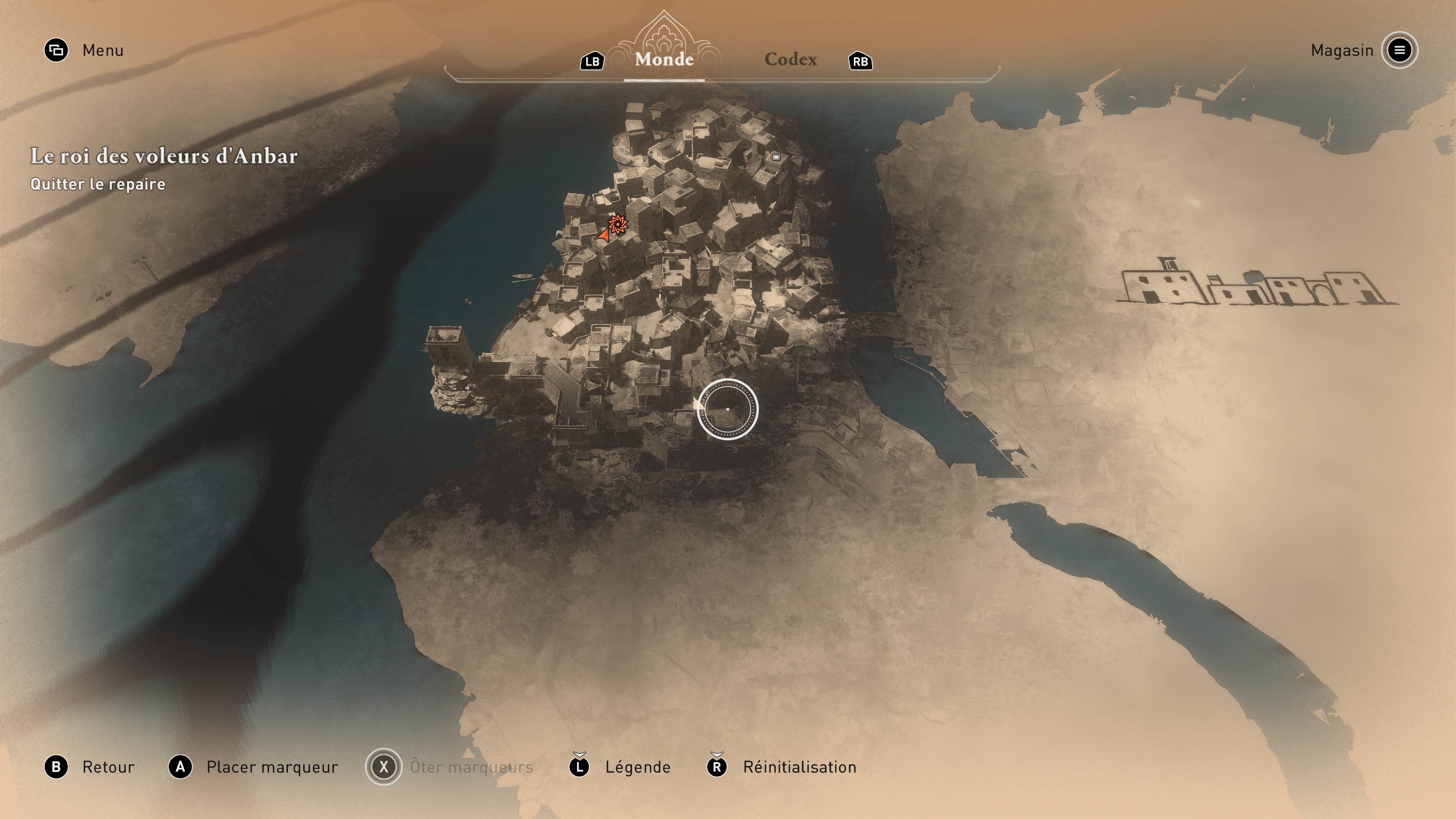Click the orange quest objective marker

[618, 224]
